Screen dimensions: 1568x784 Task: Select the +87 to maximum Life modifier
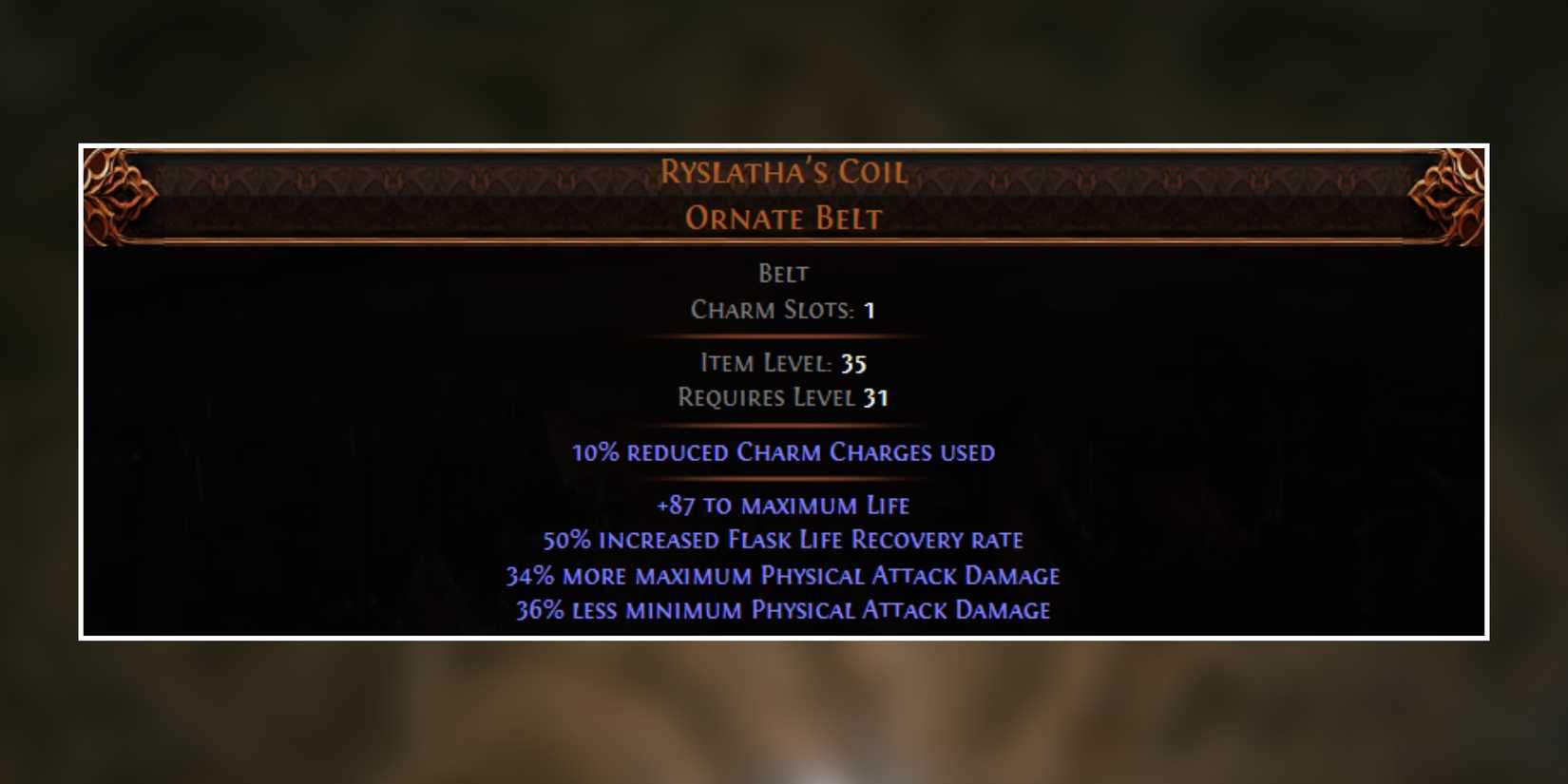(x=782, y=506)
